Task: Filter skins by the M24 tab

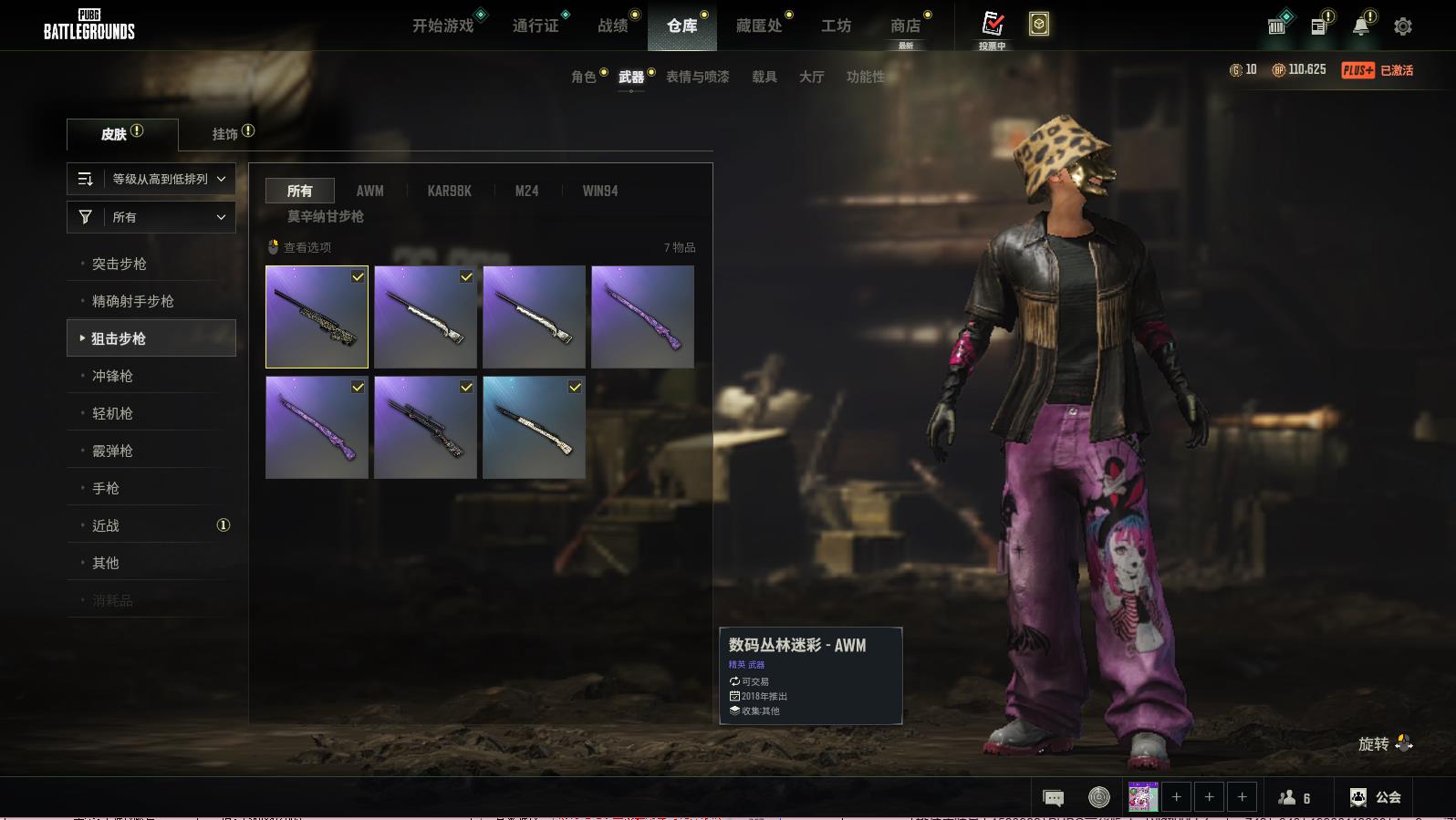Action: [x=526, y=191]
